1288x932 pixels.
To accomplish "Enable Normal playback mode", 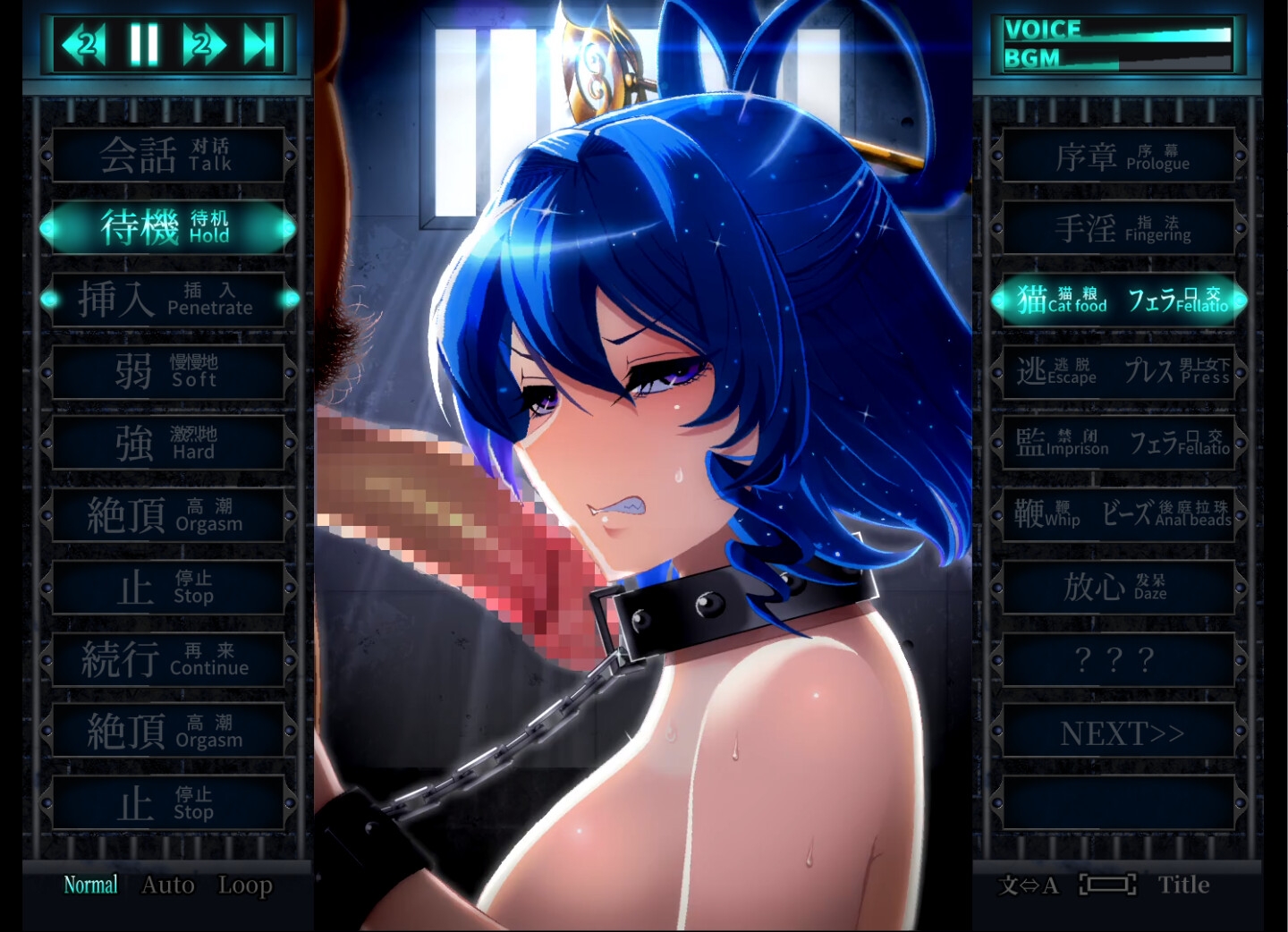I will tap(89, 885).
